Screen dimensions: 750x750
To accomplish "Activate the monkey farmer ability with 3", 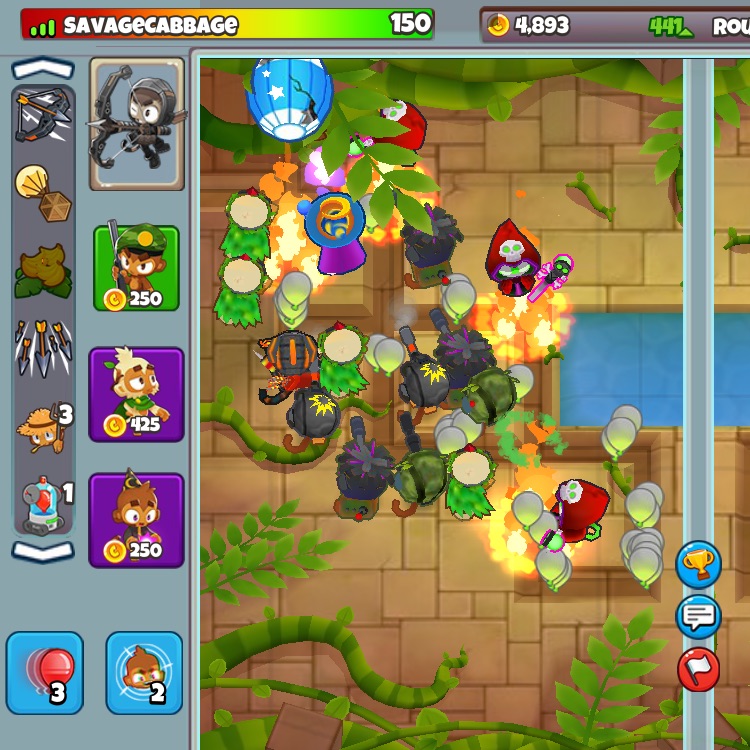I will [x=43, y=427].
